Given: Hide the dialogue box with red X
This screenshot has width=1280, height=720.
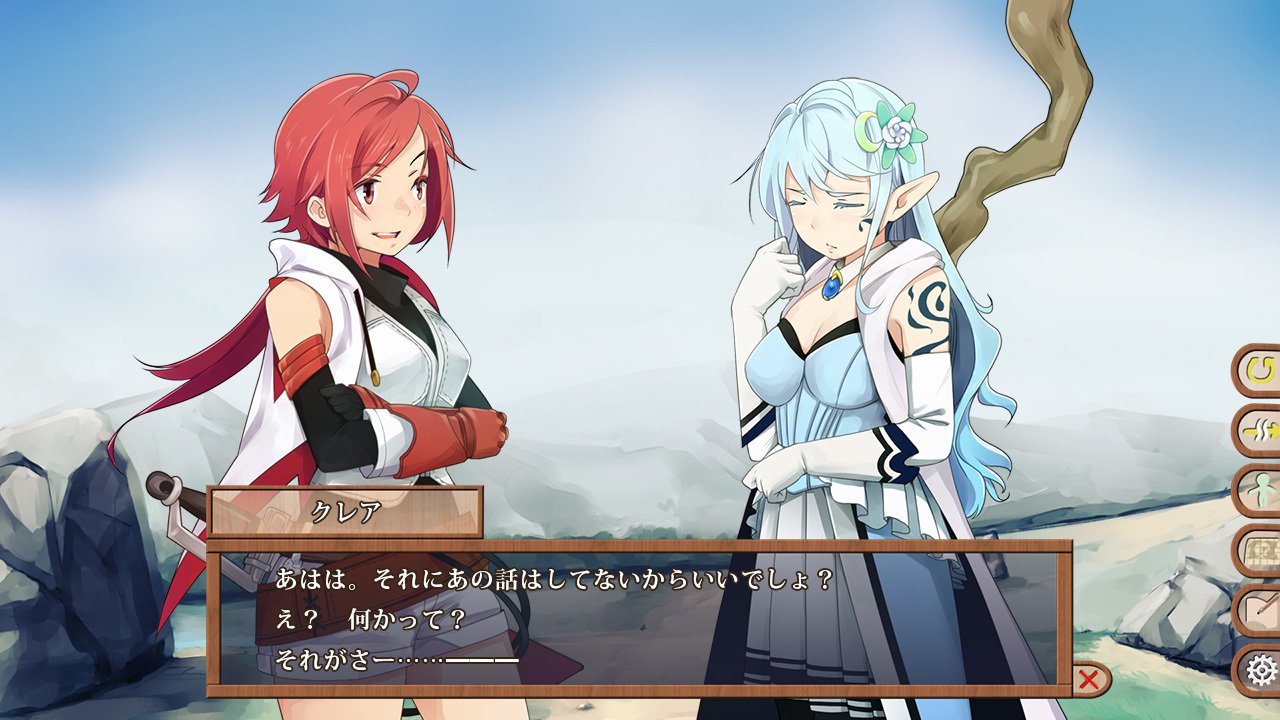Looking at the screenshot, I should click(x=1090, y=680).
